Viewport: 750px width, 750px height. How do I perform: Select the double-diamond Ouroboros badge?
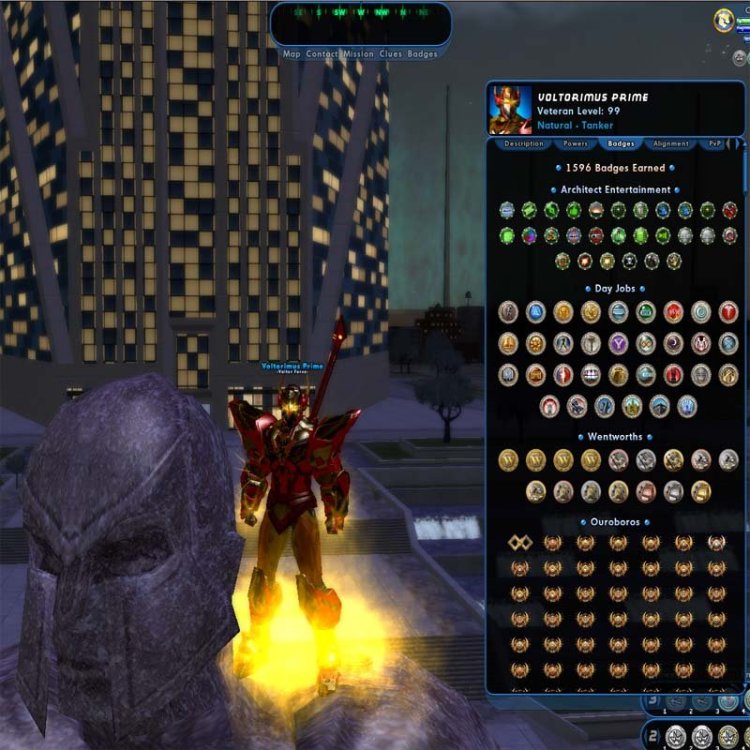519,542
